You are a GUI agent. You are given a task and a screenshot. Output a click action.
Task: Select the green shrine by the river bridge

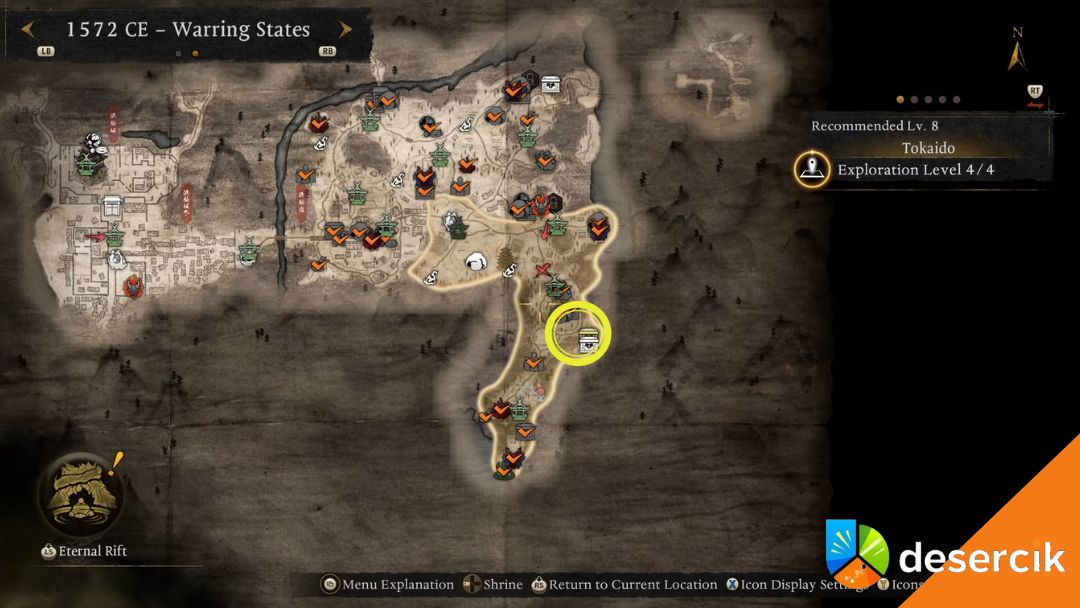250,247
